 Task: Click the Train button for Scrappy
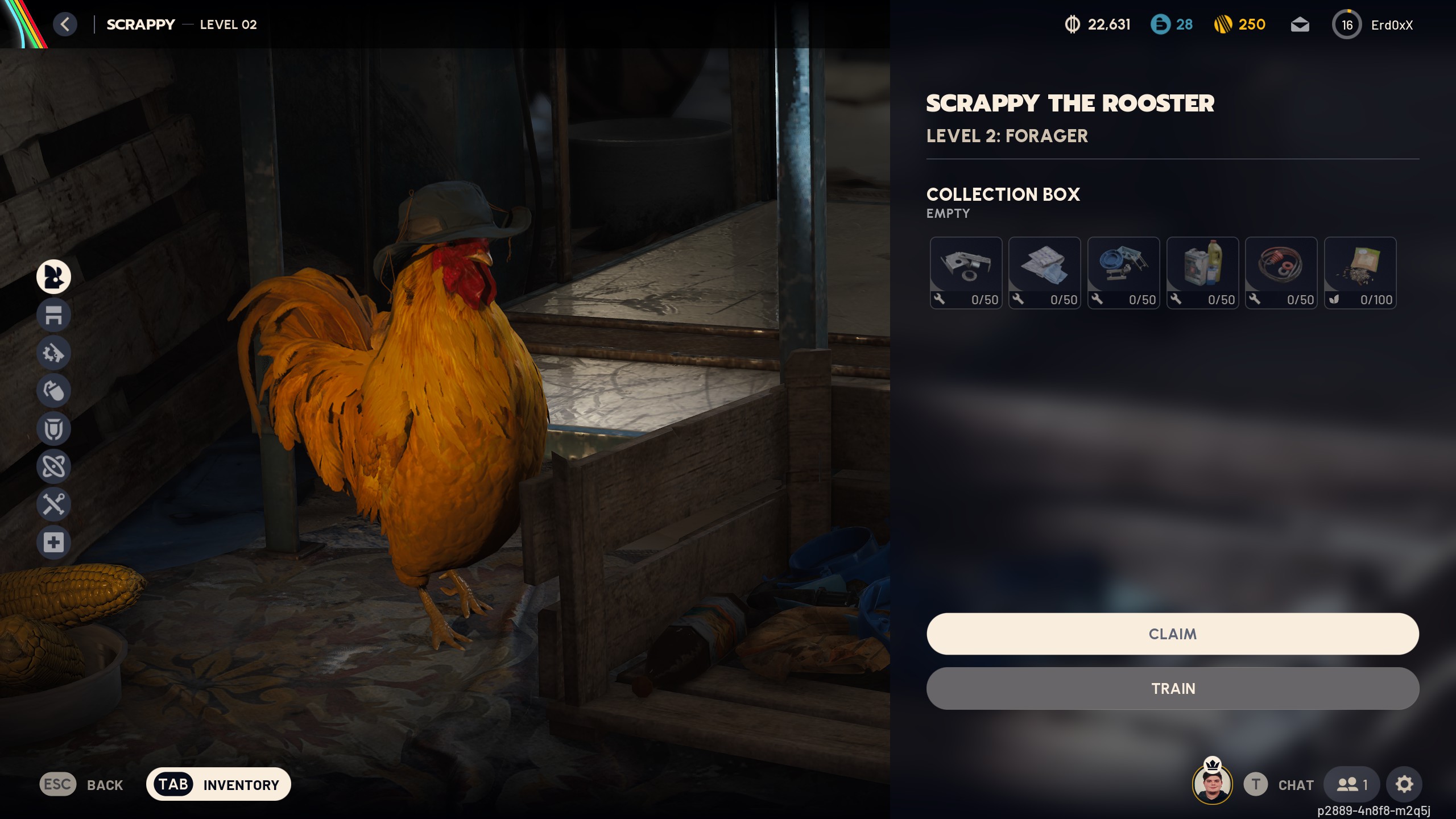(1172, 688)
